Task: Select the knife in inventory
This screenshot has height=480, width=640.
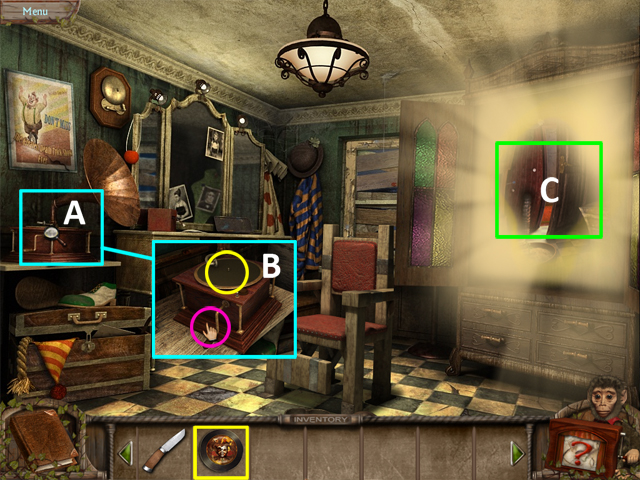Action: tap(164, 453)
